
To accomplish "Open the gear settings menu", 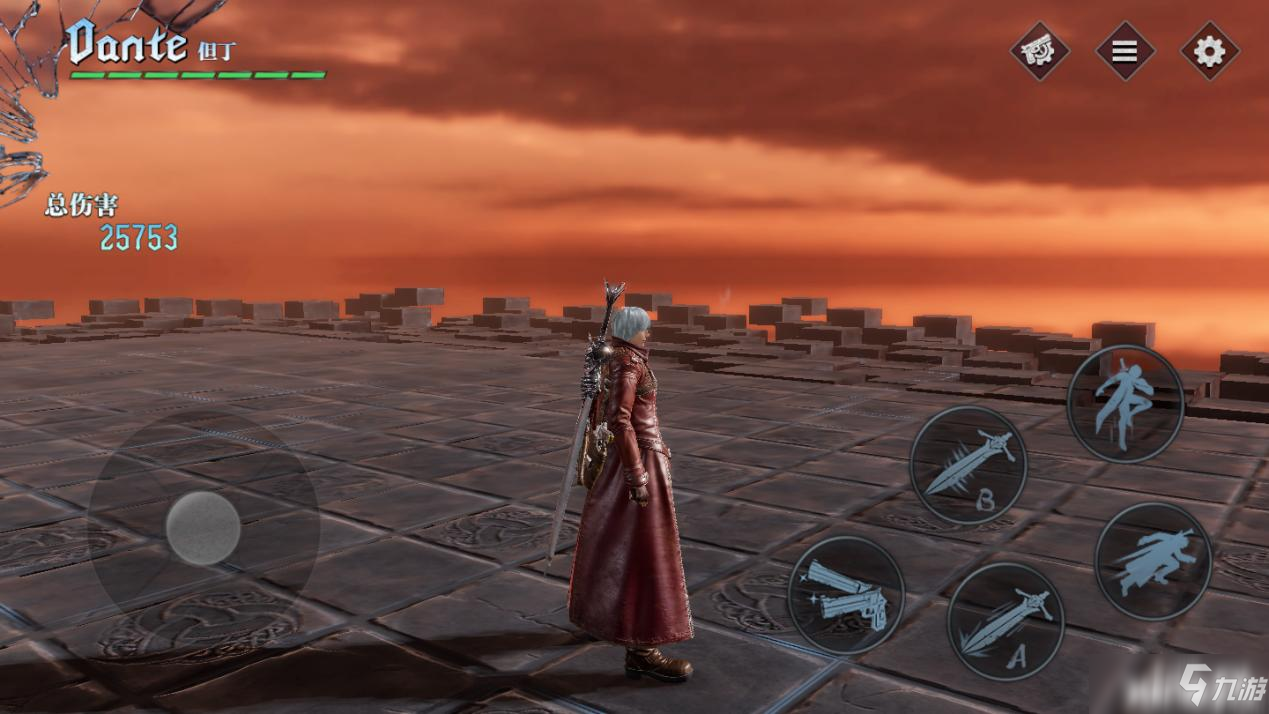I will coord(1209,51).
